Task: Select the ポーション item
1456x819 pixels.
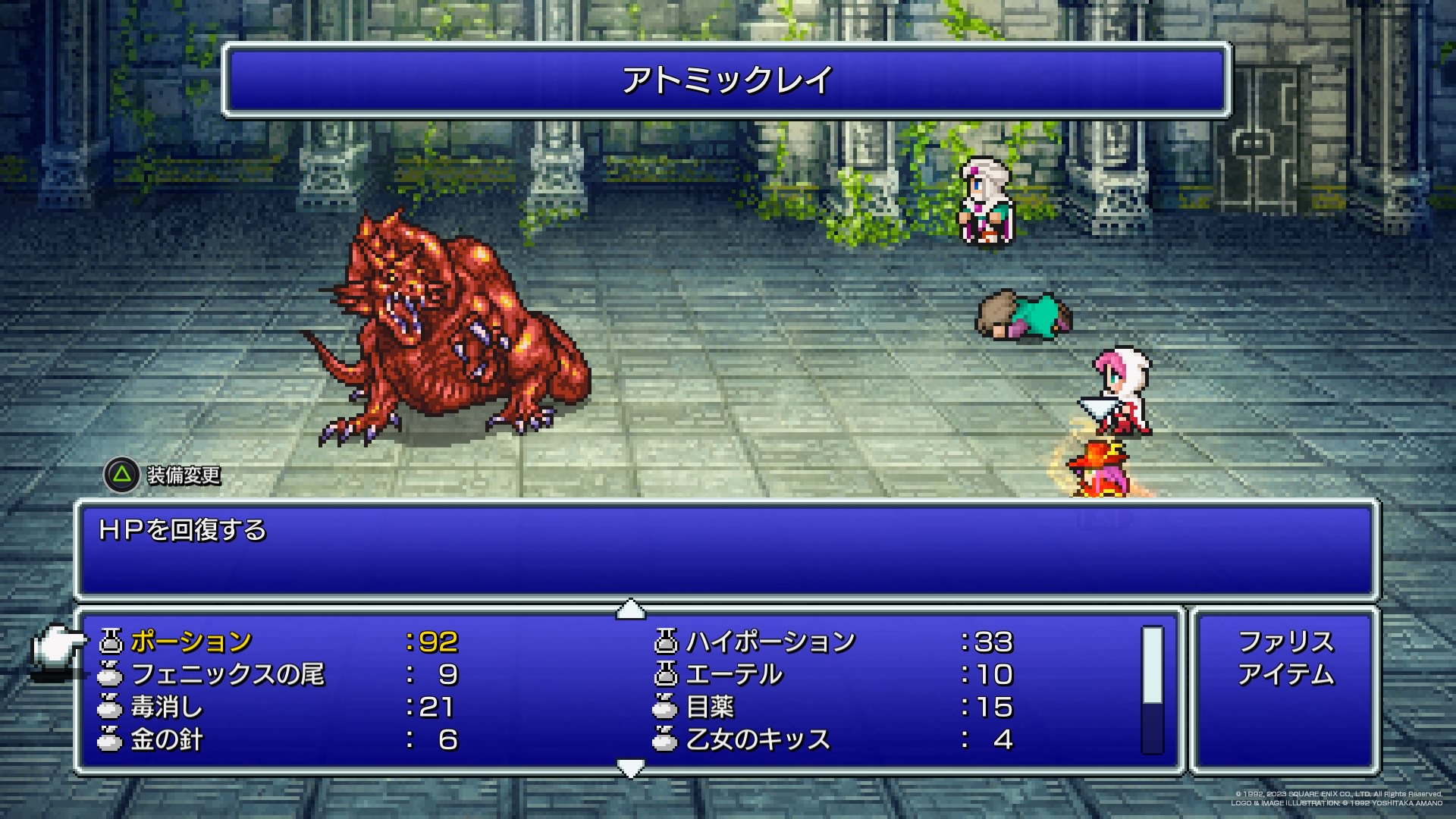Action: coord(191,642)
